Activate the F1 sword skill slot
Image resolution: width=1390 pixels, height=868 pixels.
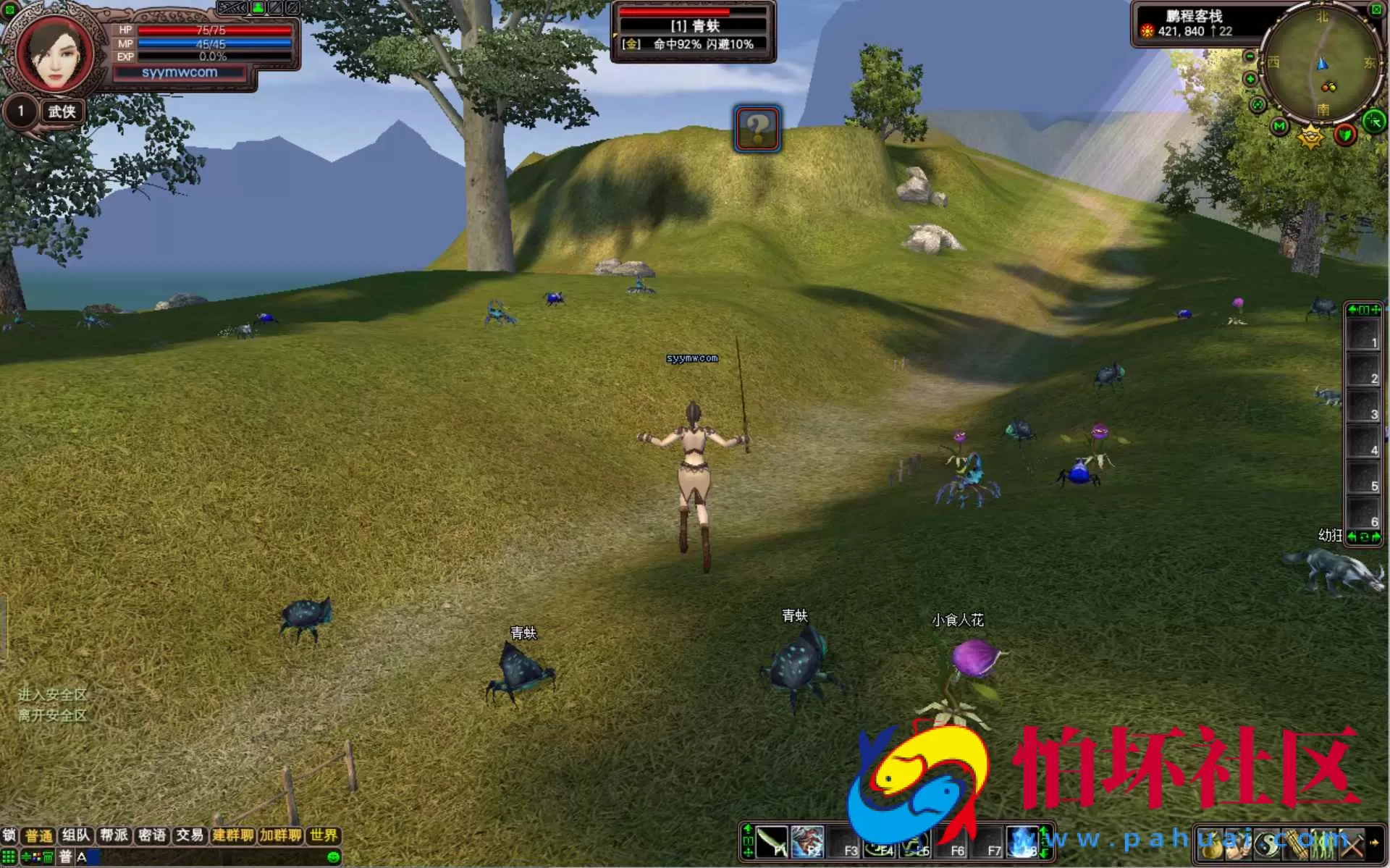click(x=772, y=843)
